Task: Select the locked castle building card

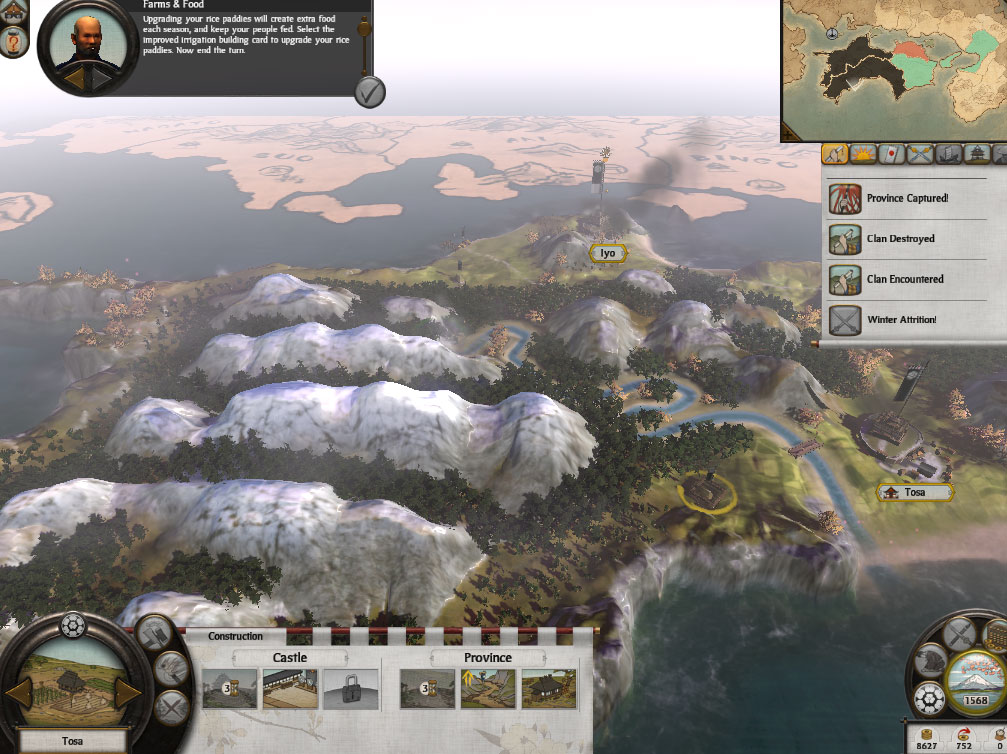Action: (351, 689)
